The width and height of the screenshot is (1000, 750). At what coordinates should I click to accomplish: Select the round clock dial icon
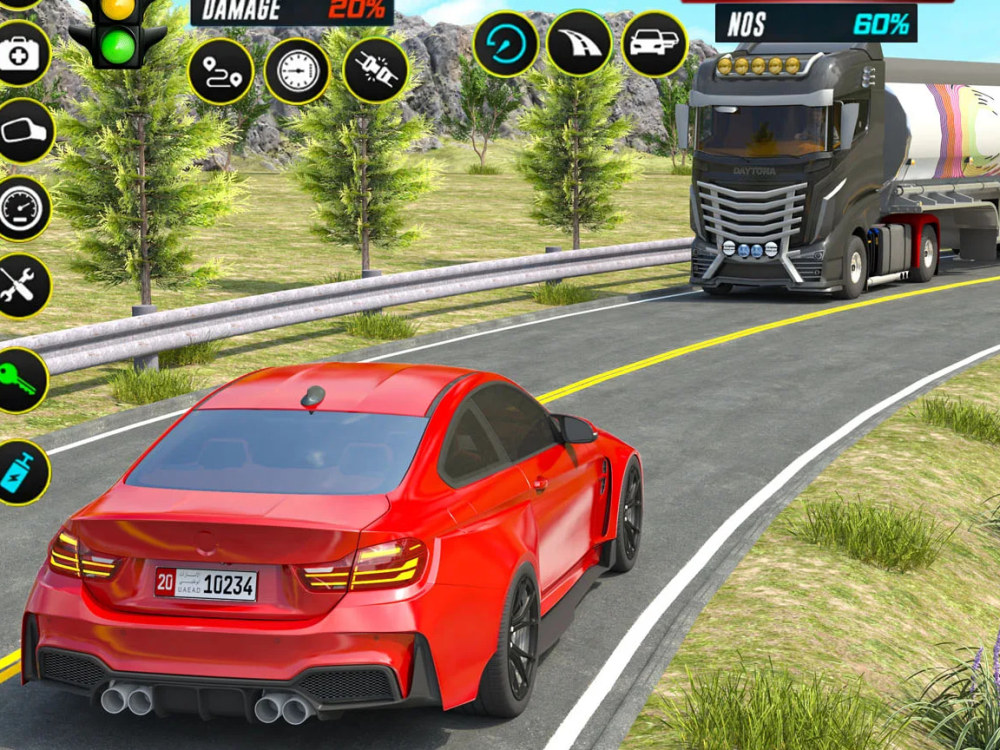pyautogui.click(x=298, y=71)
